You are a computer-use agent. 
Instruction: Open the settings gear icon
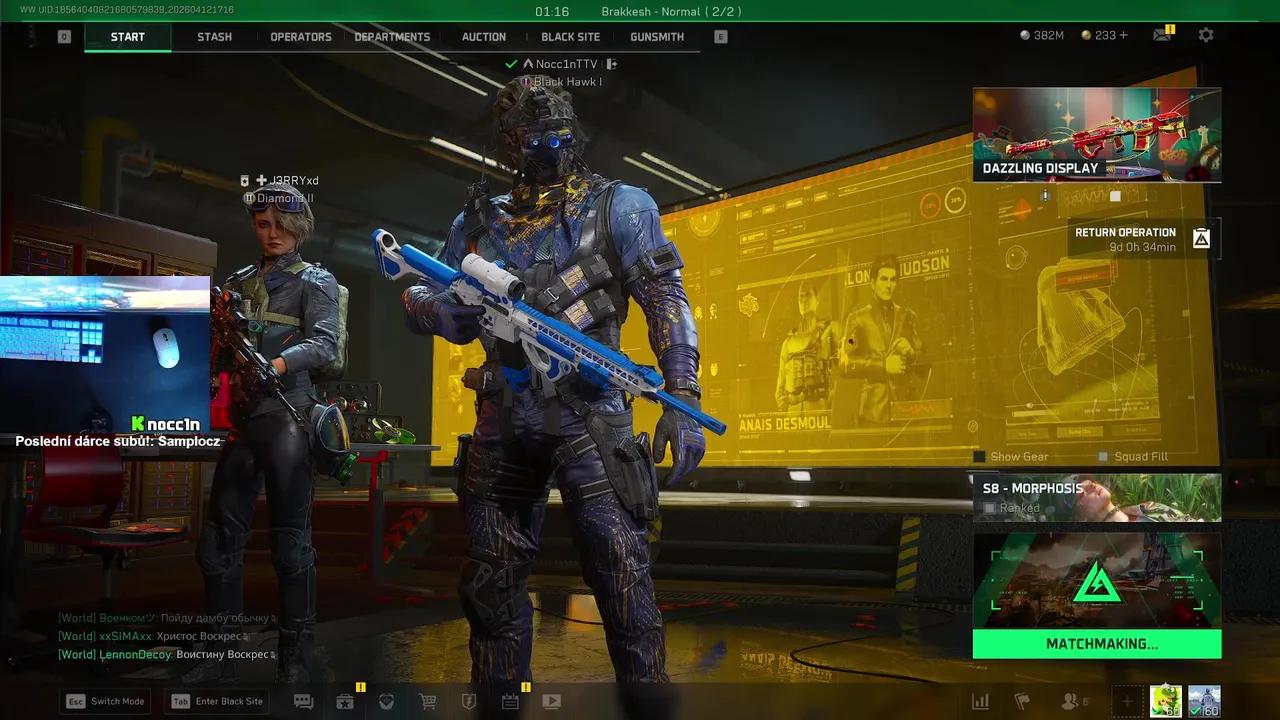1206,35
